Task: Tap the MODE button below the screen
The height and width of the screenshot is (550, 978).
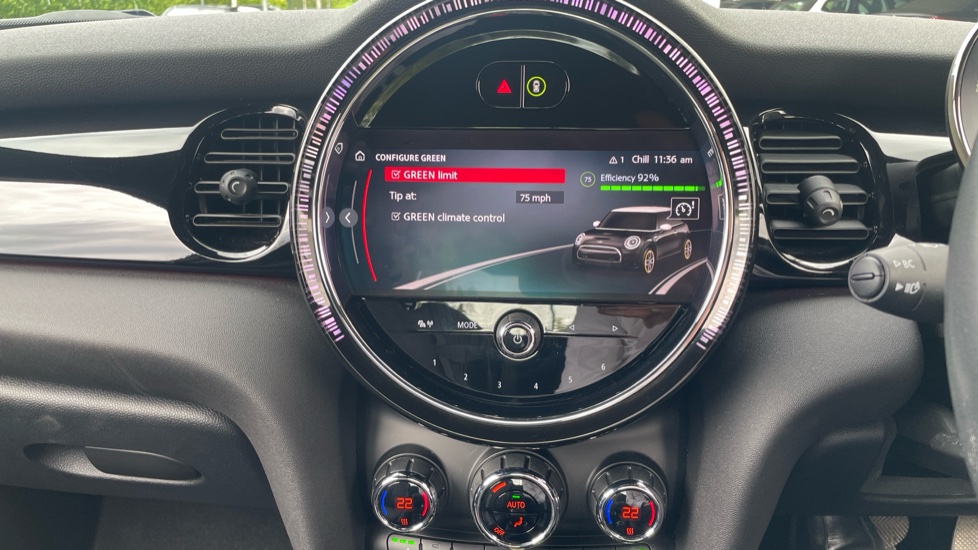Action: point(468,325)
